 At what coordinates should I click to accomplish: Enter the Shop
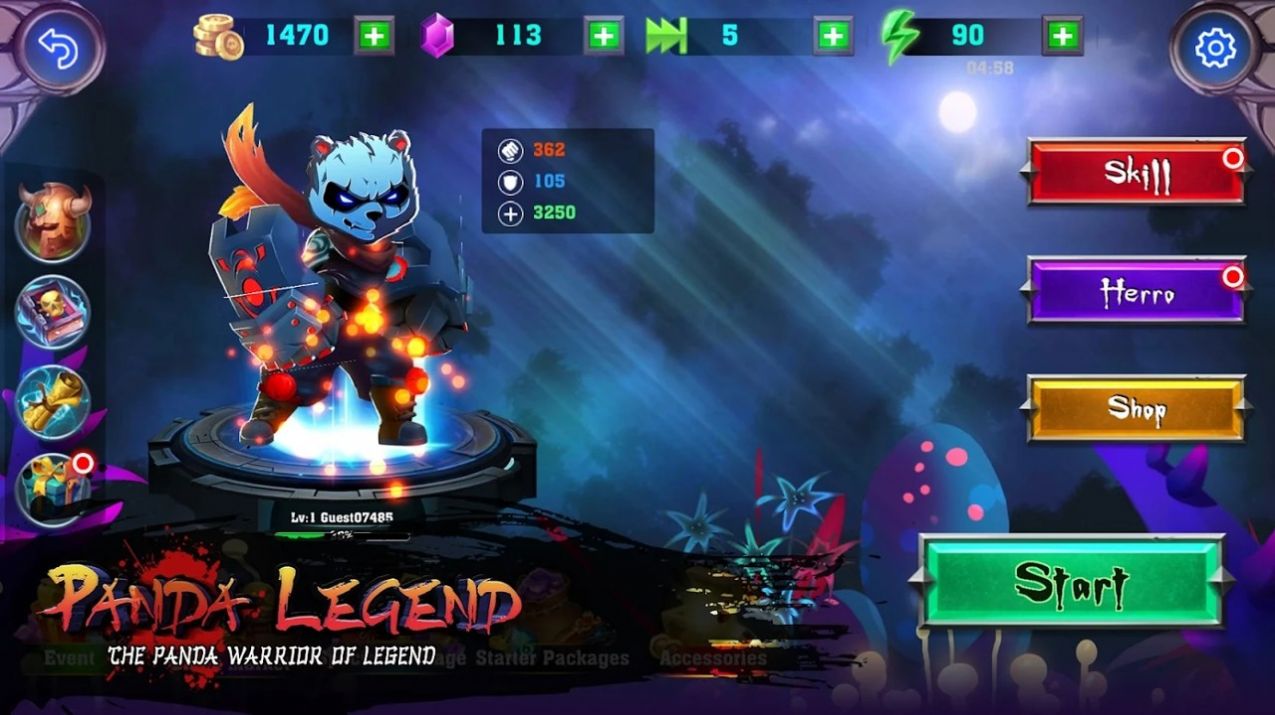(1136, 408)
